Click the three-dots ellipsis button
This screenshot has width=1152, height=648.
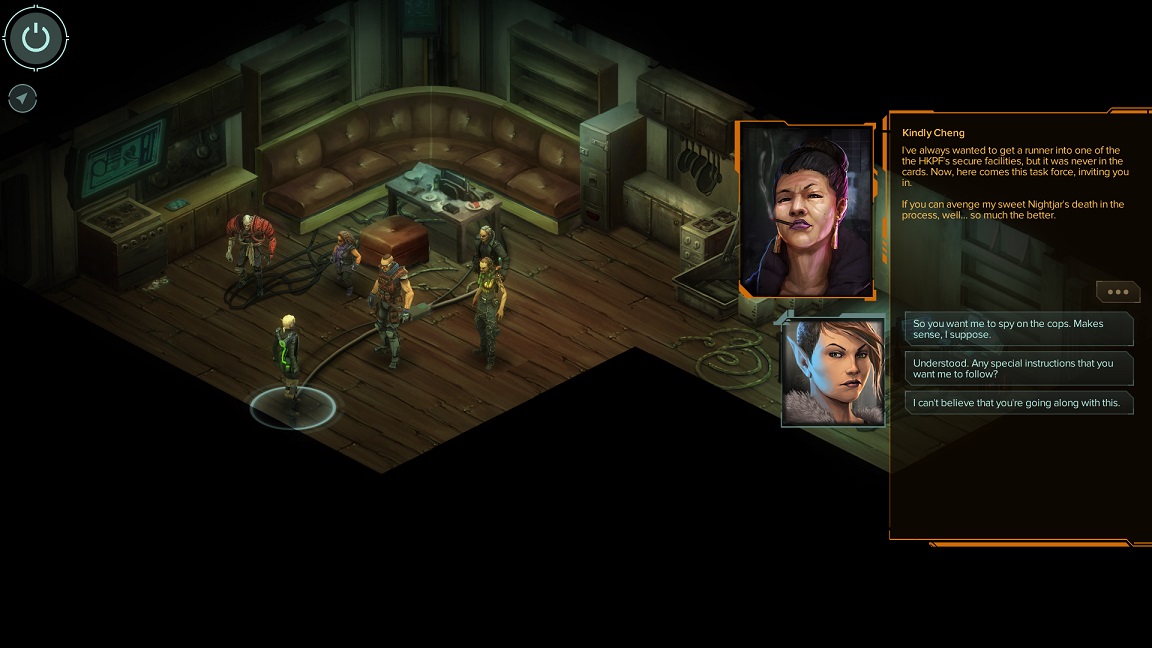pyautogui.click(x=1117, y=292)
